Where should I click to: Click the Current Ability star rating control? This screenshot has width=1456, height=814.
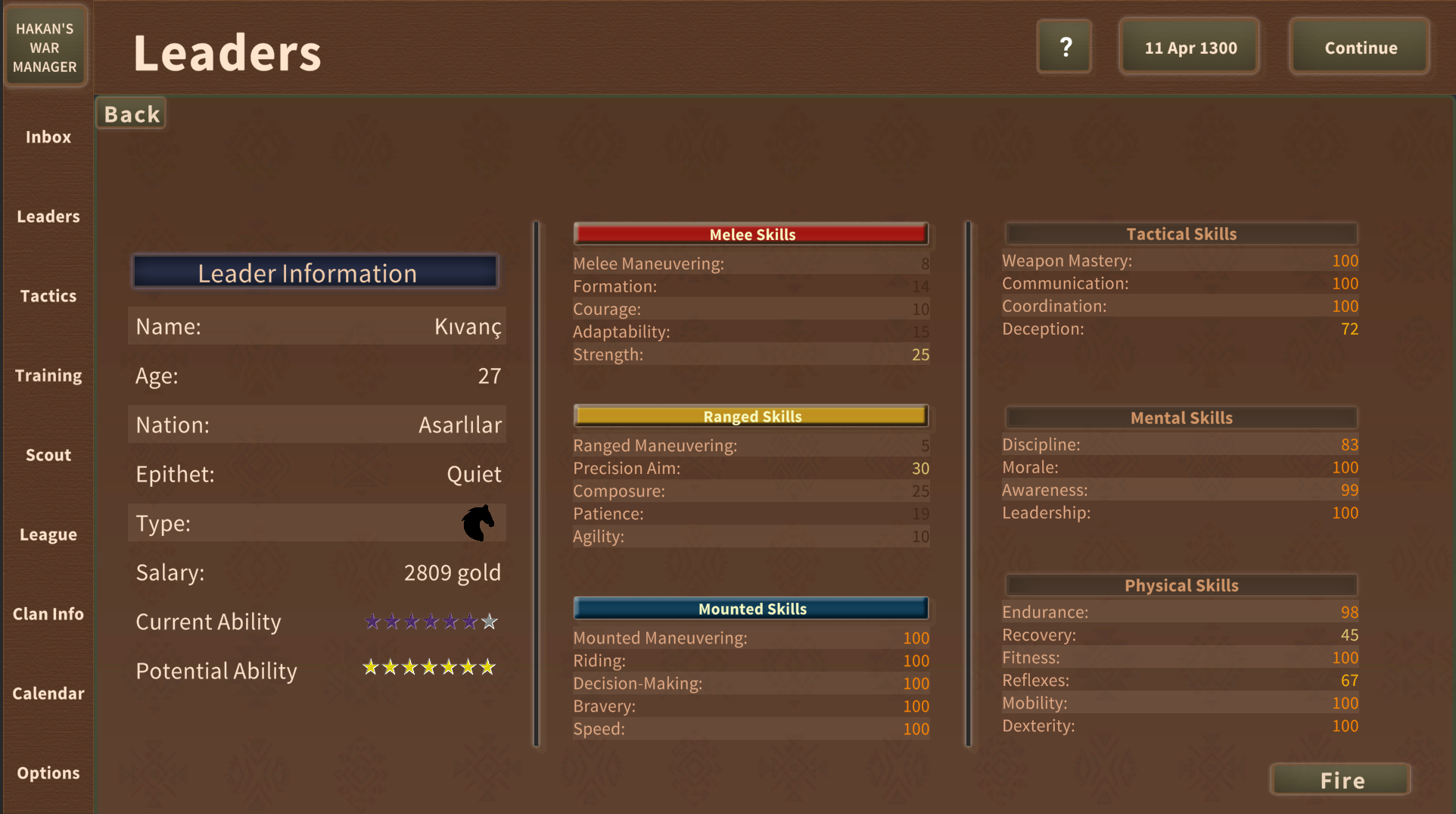click(429, 622)
